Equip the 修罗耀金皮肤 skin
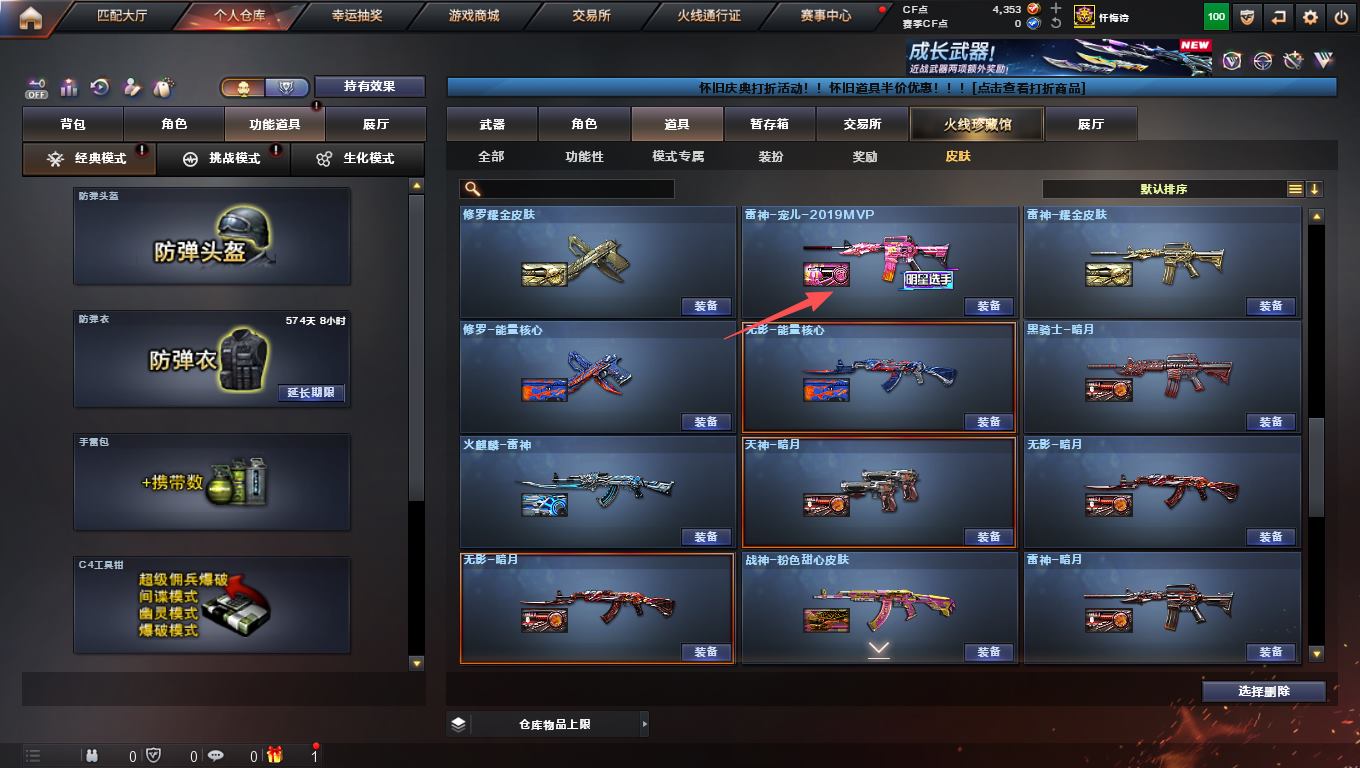1360x768 pixels. pyautogui.click(x=706, y=307)
